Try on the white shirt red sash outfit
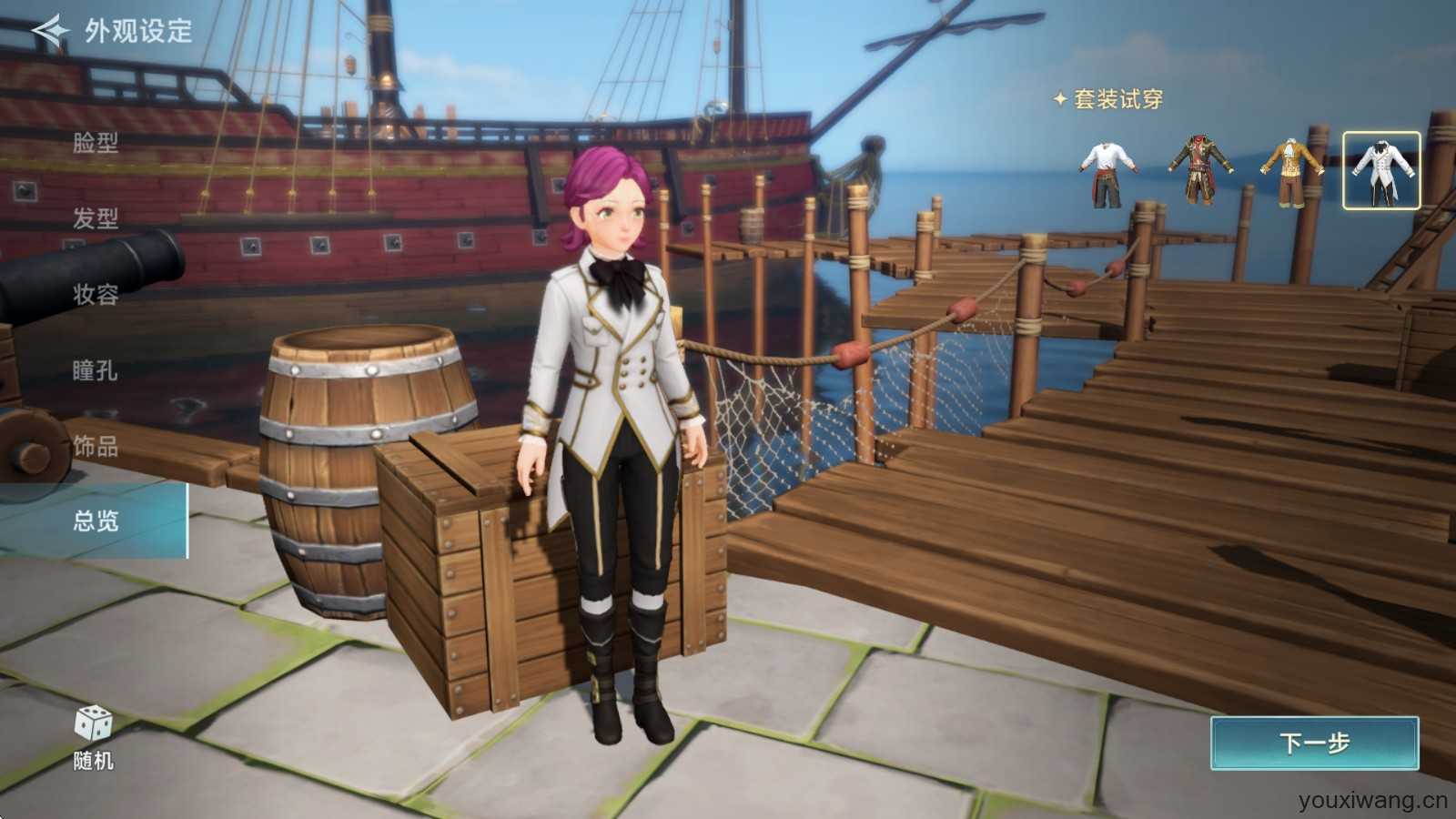The height and width of the screenshot is (819, 1456). (1108, 171)
